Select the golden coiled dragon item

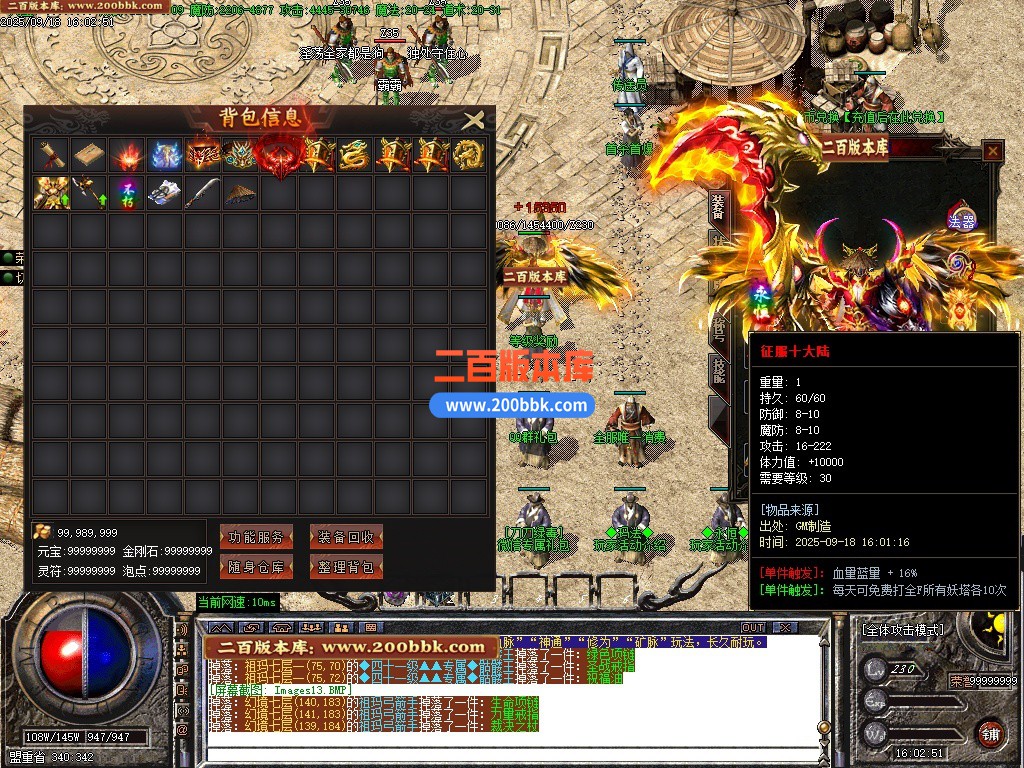coord(354,155)
